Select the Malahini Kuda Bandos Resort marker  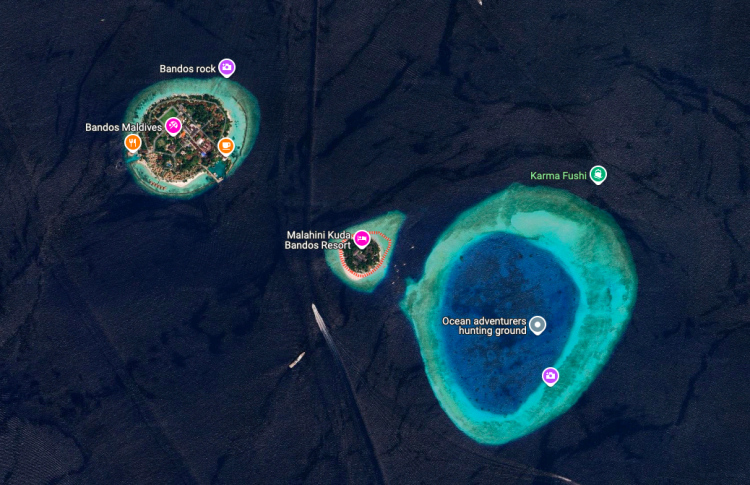(362, 239)
